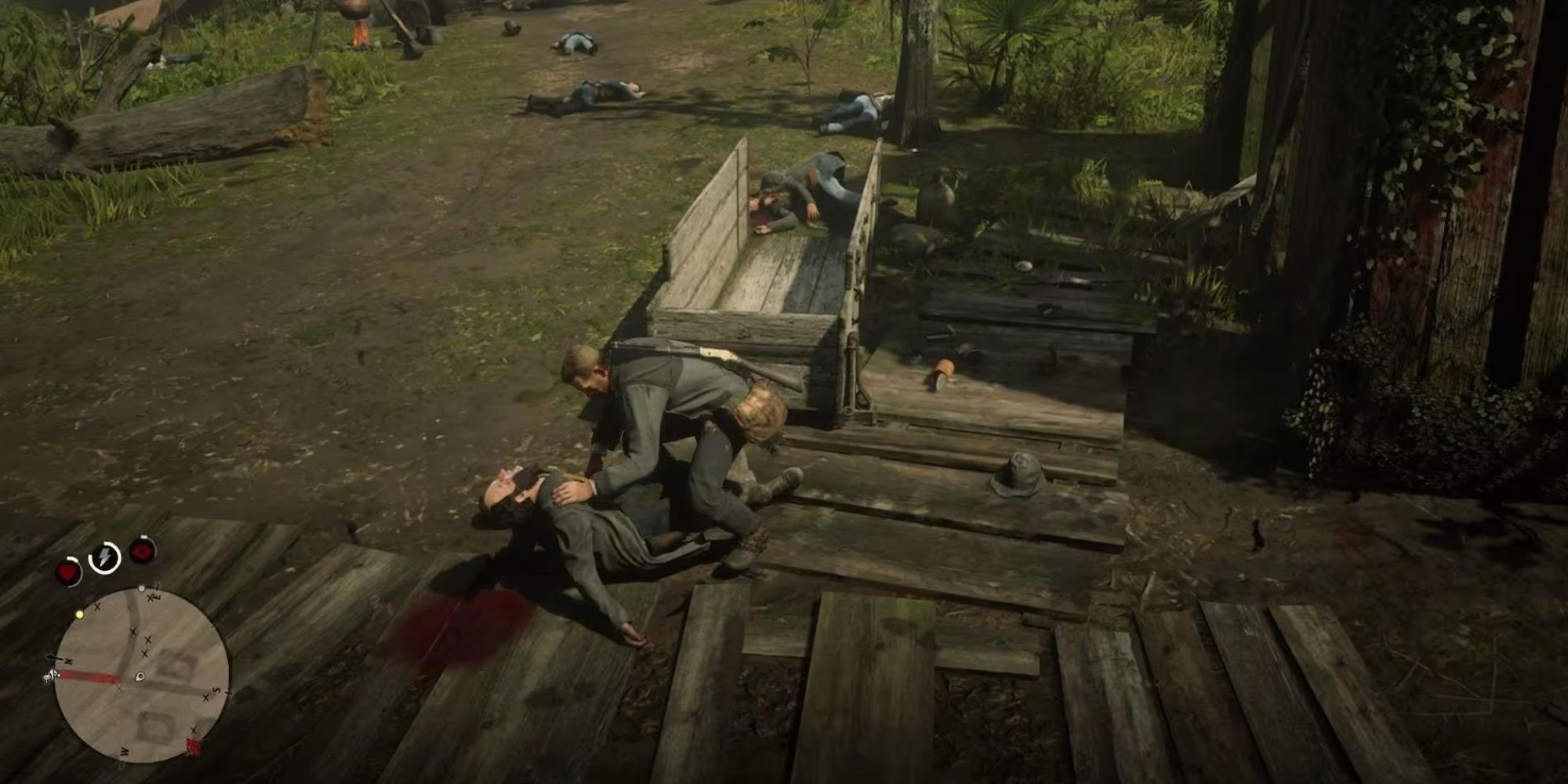Click the W compass letter on the minimap
The image size is (1568, 784).
click(x=125, y=753)
